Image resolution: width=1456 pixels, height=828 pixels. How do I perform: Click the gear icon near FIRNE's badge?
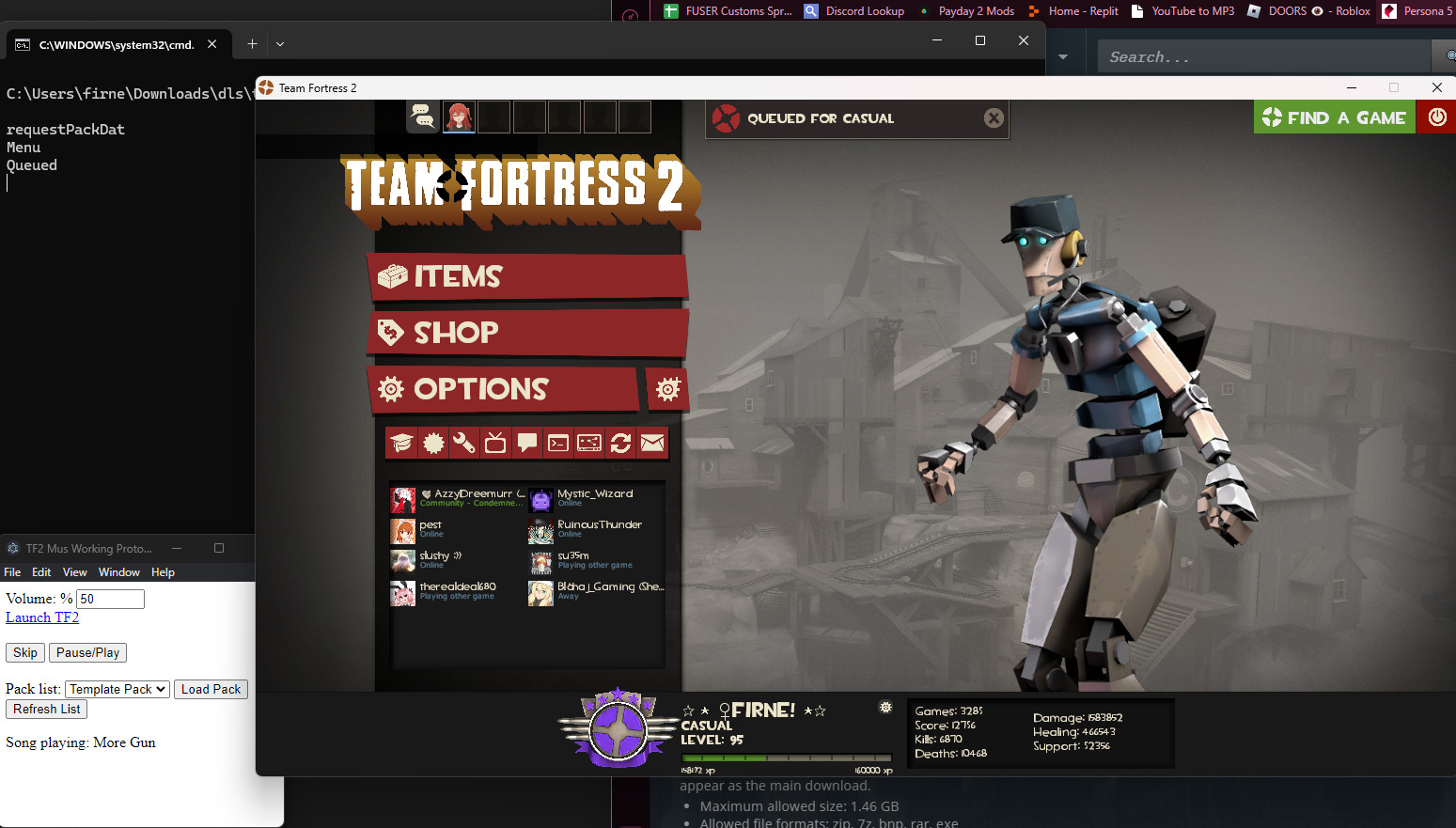coord(885,707)
